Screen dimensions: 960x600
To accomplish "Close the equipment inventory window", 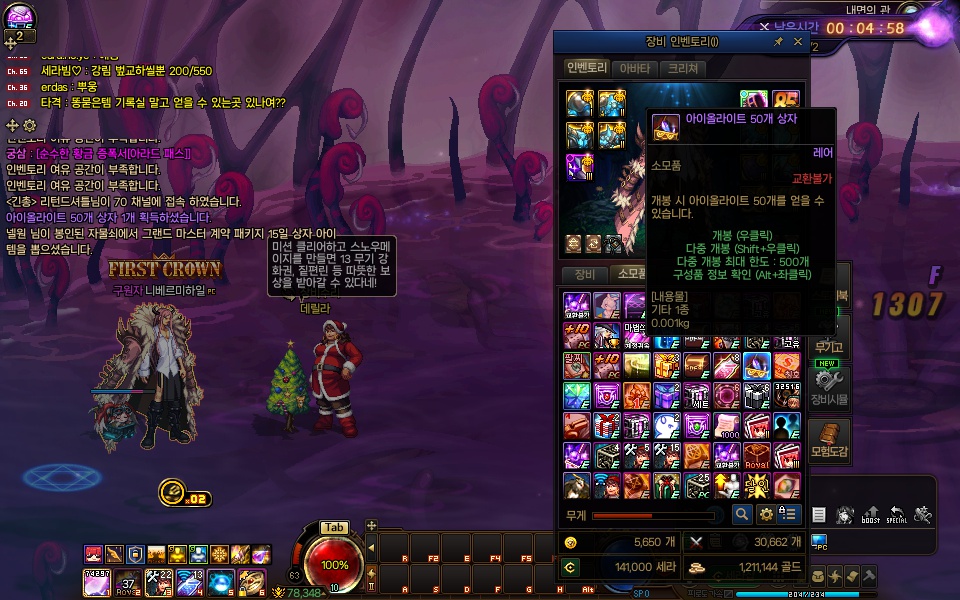I will (x=798, y=42).
